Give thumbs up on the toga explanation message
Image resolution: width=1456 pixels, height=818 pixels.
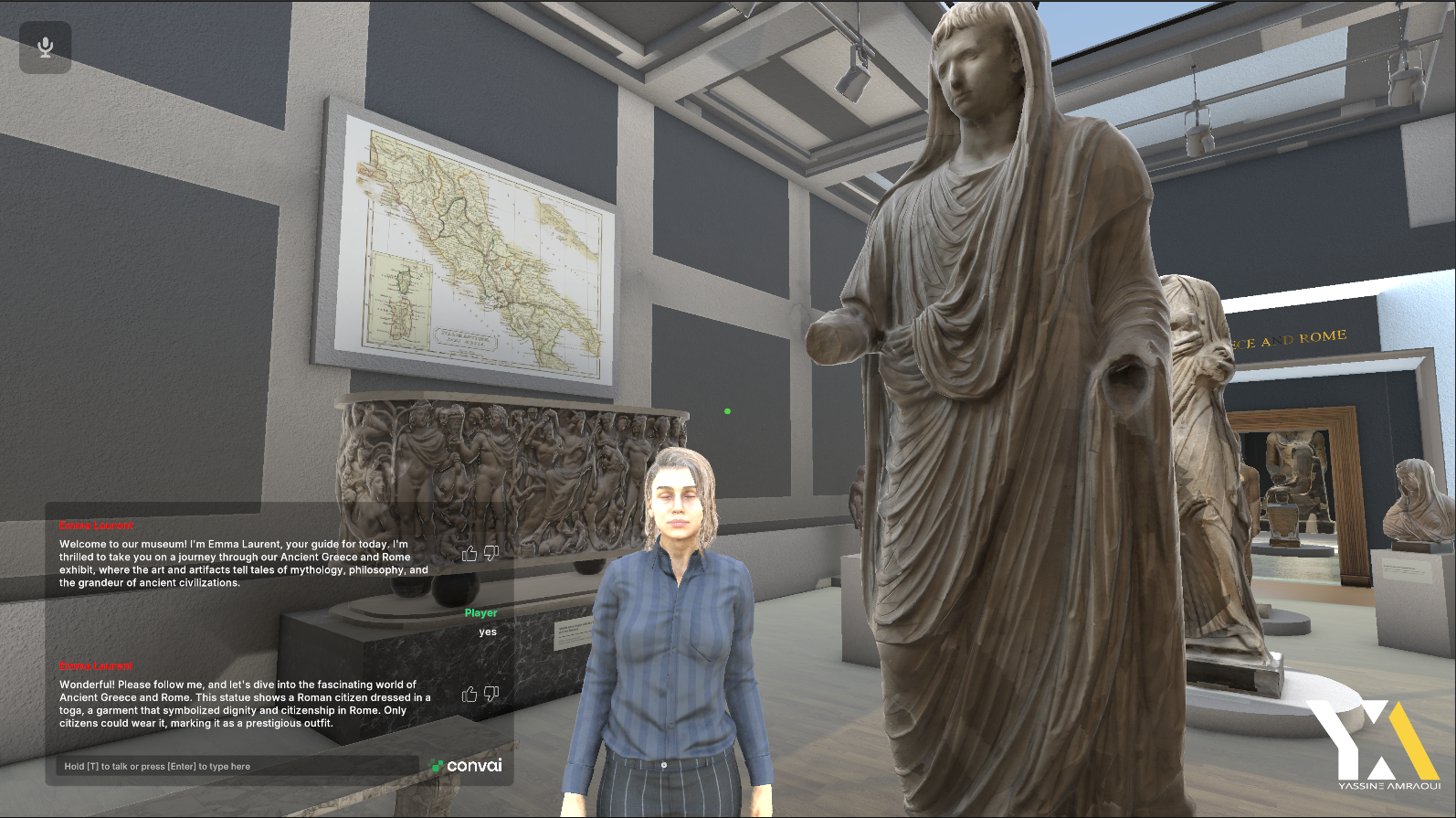click(x=470, y=694)
